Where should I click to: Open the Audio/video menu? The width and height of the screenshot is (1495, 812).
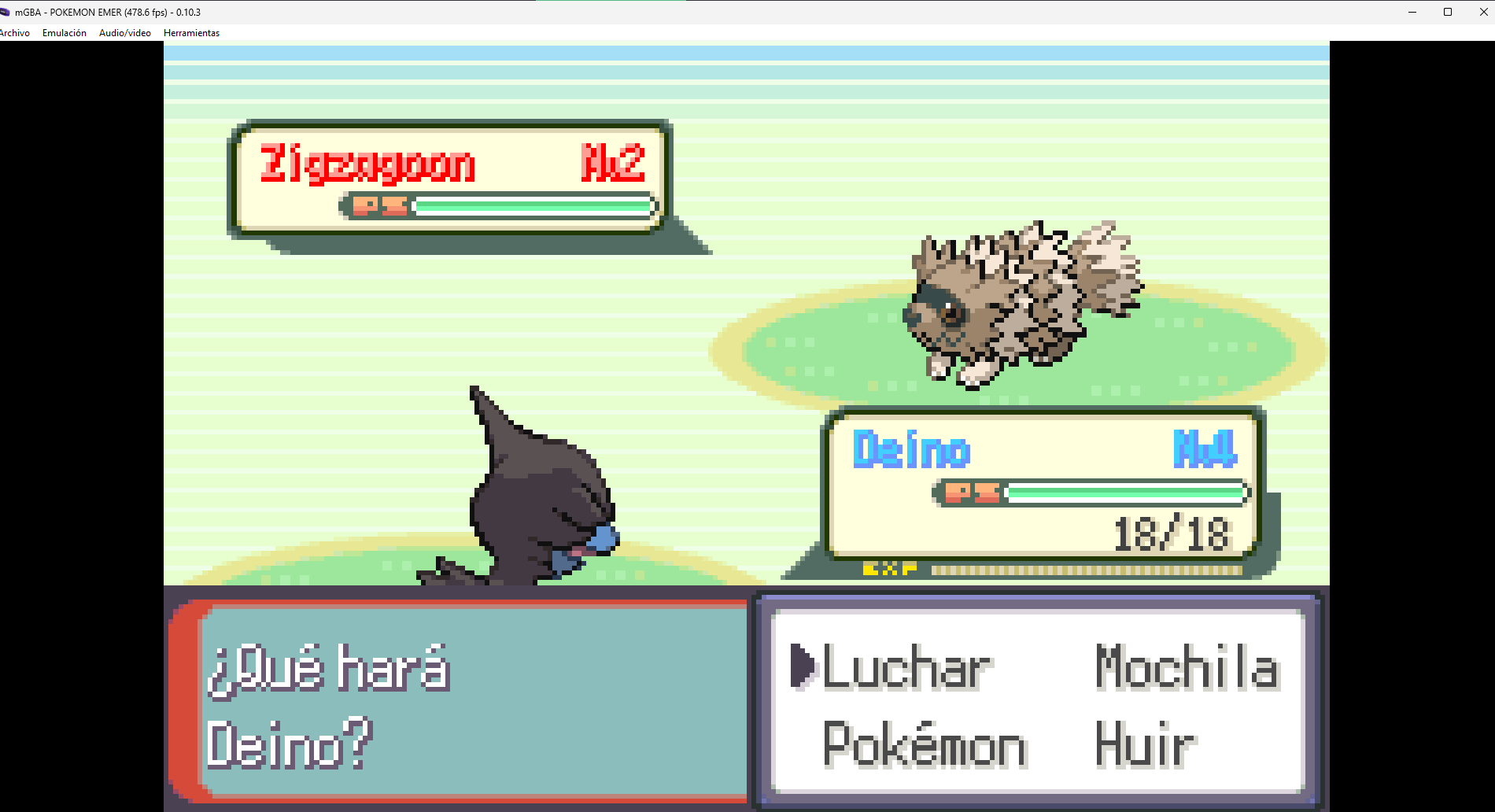pos(125,33)
